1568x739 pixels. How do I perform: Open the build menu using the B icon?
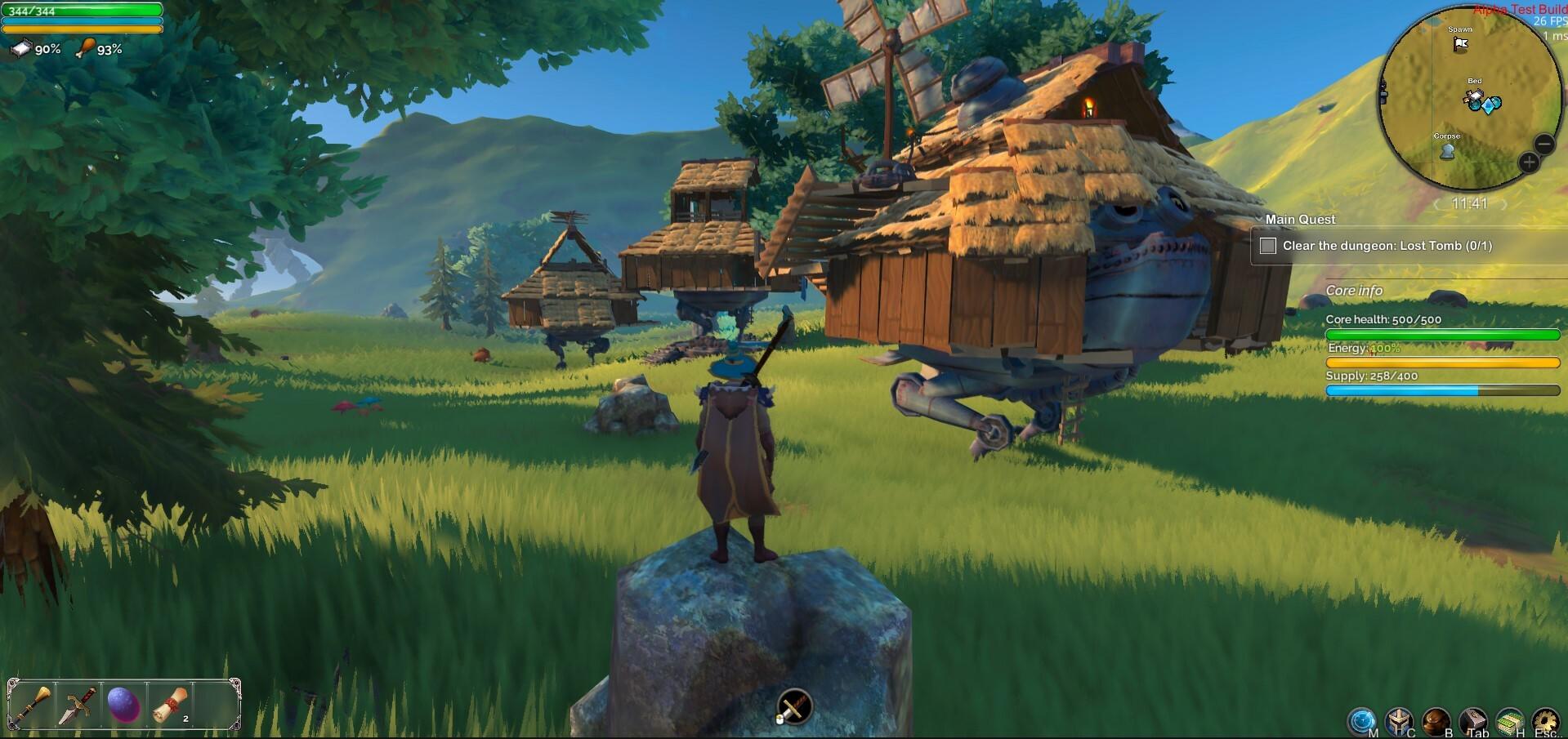[x=1436, y=719]
